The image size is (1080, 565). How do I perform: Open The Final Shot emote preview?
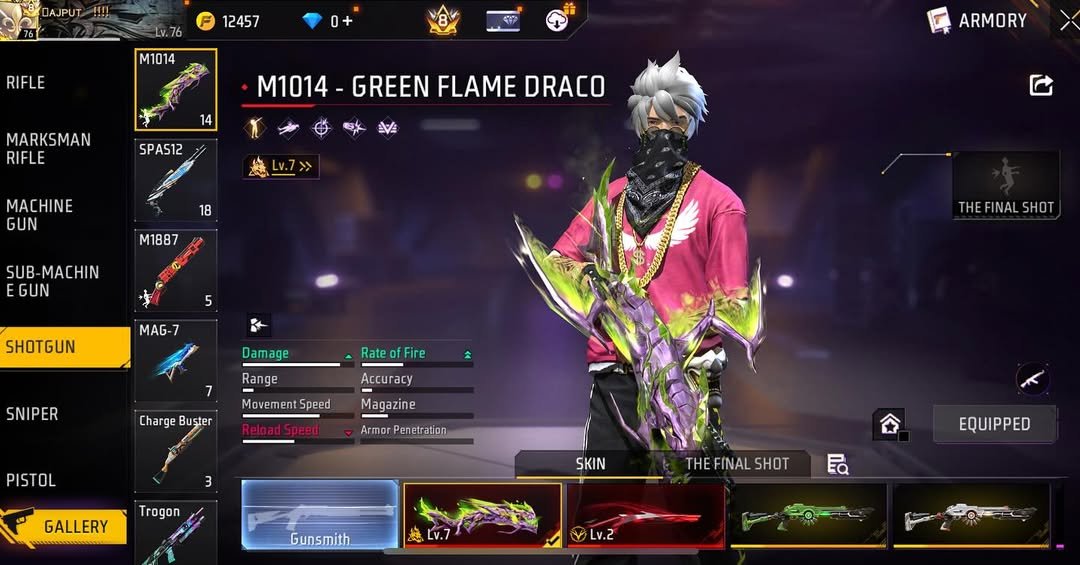pos(1006,185)
